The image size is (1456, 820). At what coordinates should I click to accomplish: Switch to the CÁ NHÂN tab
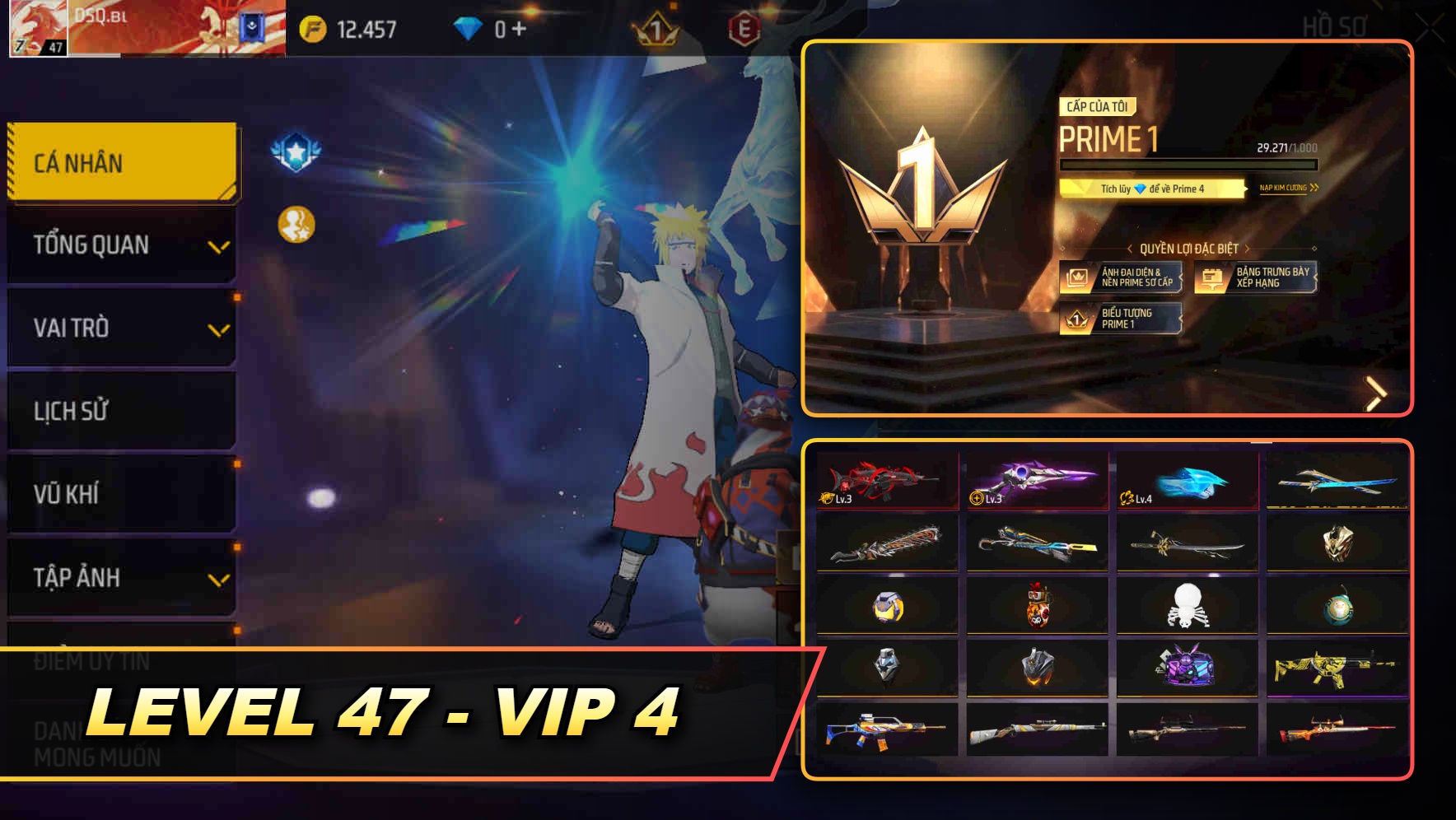[x=121, y=163]
